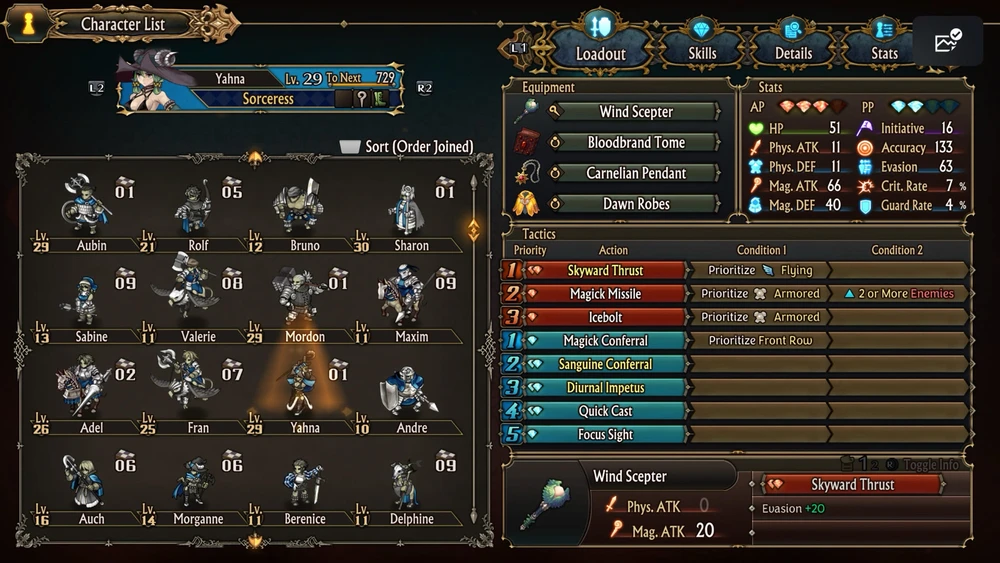The height and width of the screenshot is (563, 1000).
Task: Click the Quick Cast tactic entry
Action: pyautogui.click(x=605, y=411)
